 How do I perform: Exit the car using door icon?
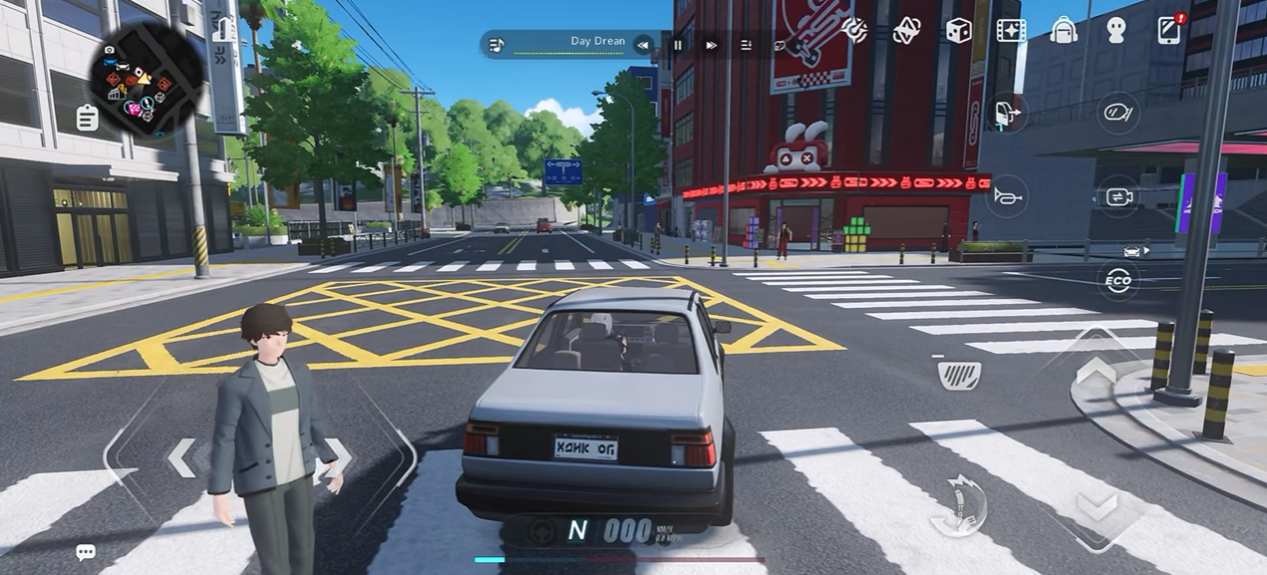coord(1007,112)
